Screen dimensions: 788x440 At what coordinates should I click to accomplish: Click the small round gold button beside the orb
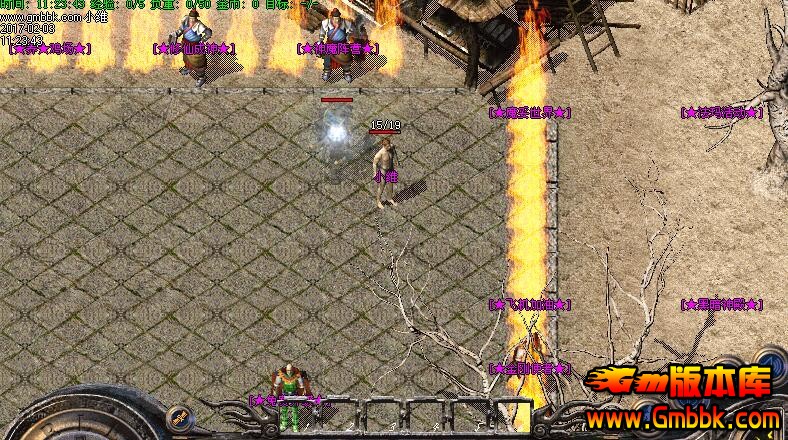182,416
